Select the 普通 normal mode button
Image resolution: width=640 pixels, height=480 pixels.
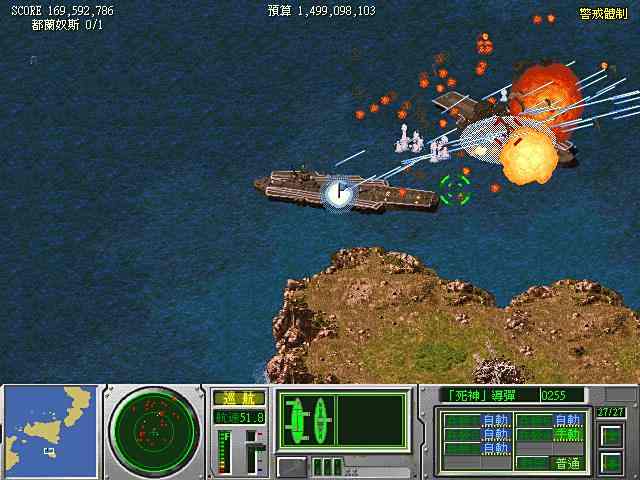pos(564,463)
